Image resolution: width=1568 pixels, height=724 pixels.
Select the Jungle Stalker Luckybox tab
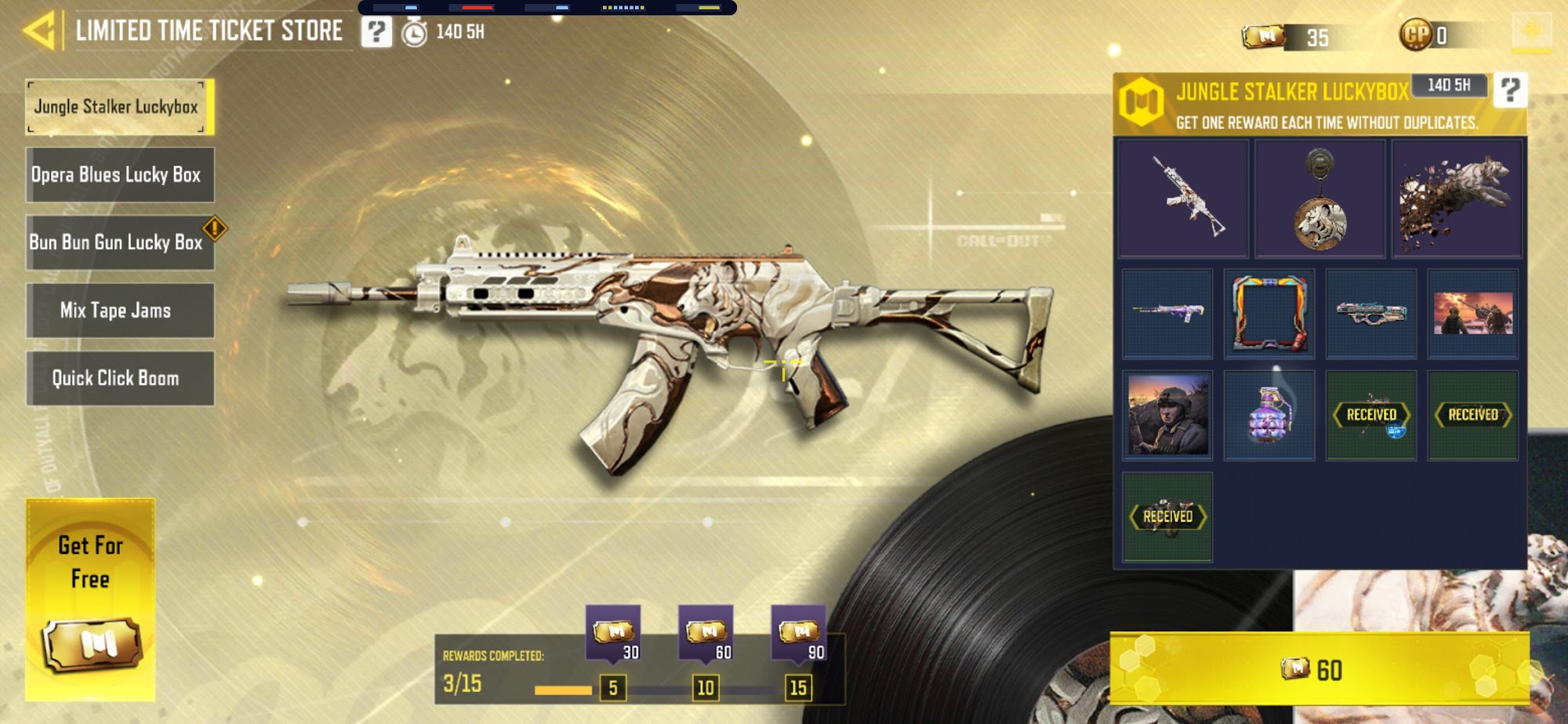tap(119, 107)
